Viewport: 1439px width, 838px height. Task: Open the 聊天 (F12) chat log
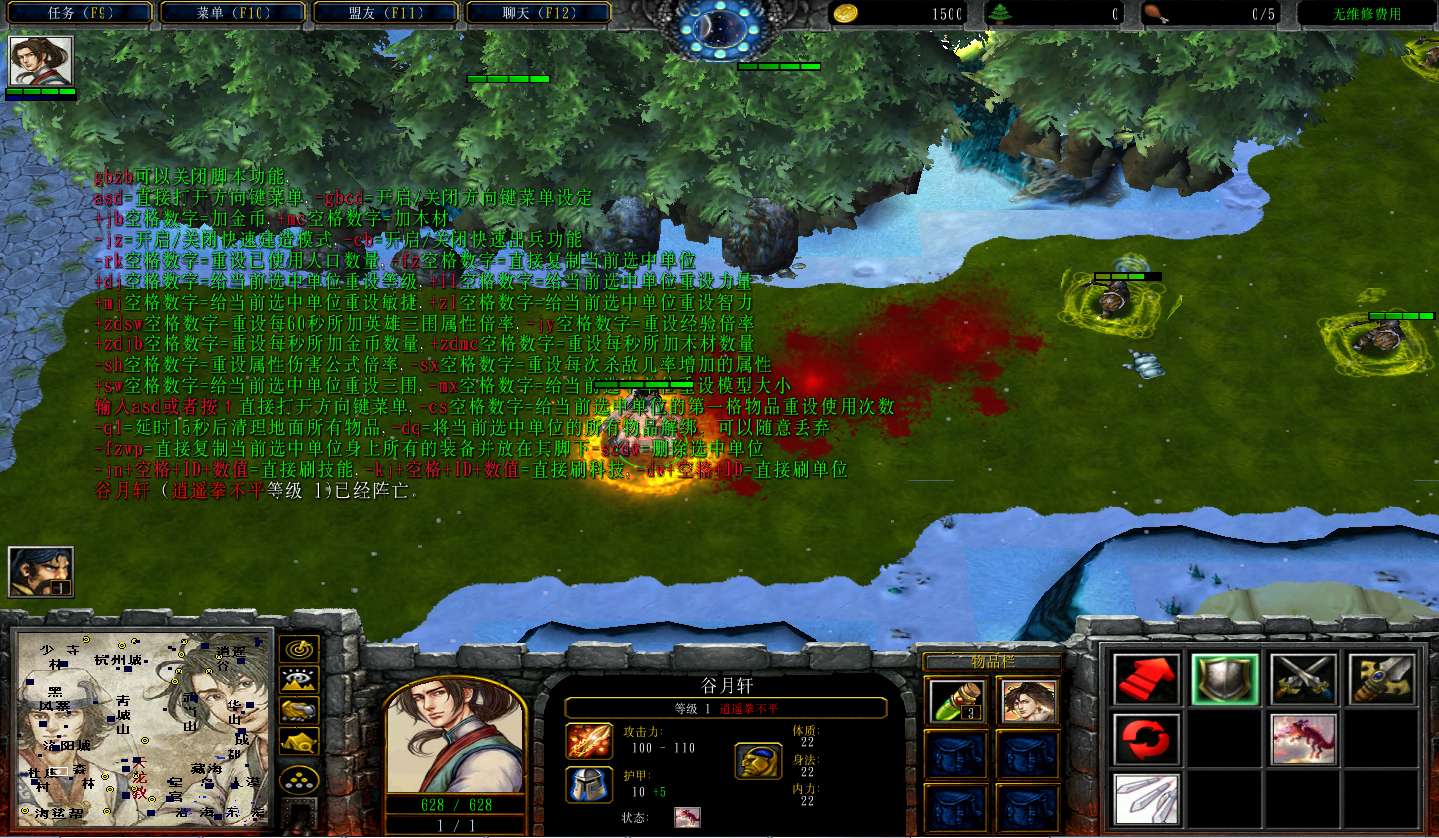pos(539,13)
